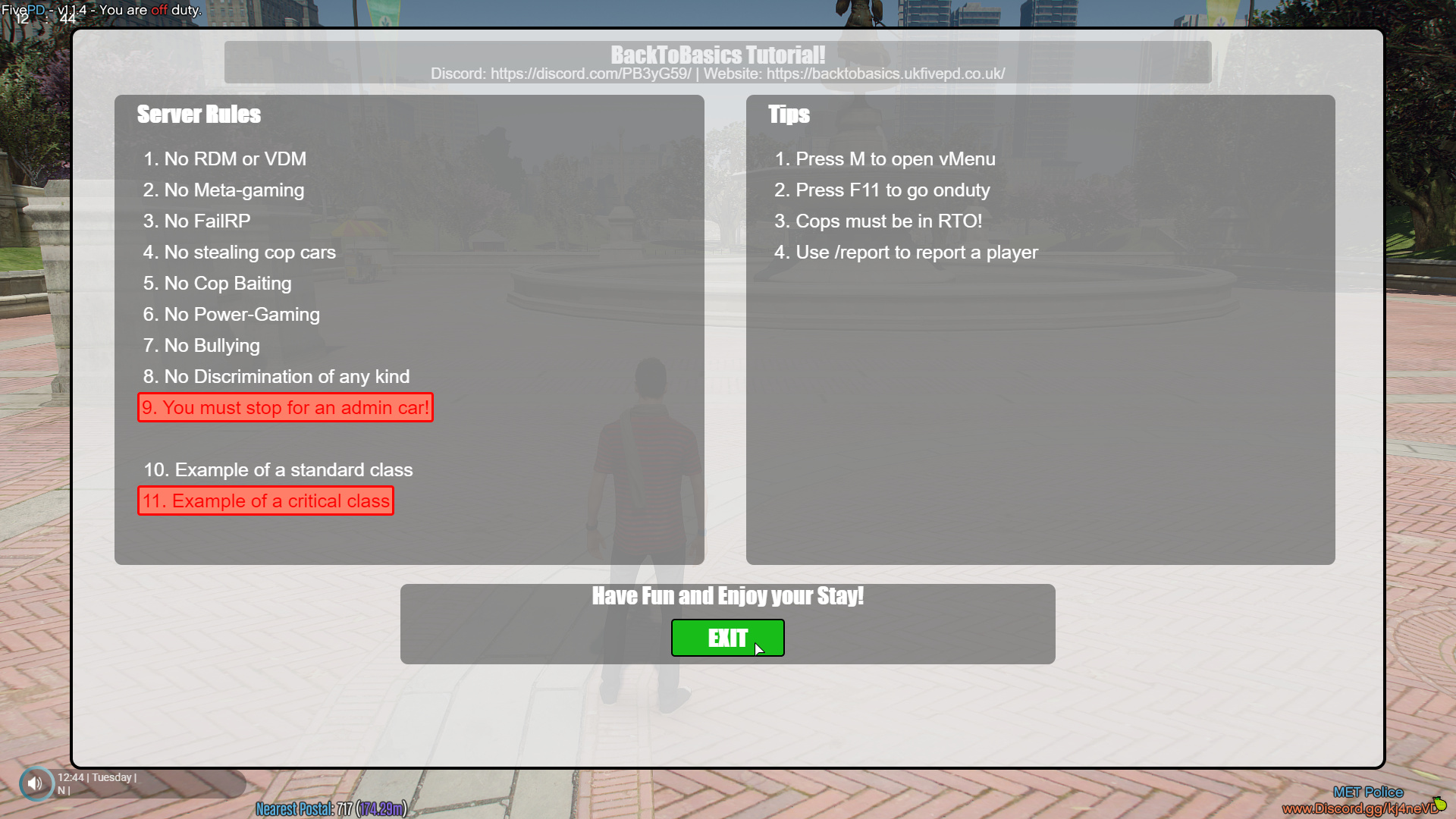Select highlighted rule 9 about admin cars
1456x819 pixels.
tap(285, 407)
